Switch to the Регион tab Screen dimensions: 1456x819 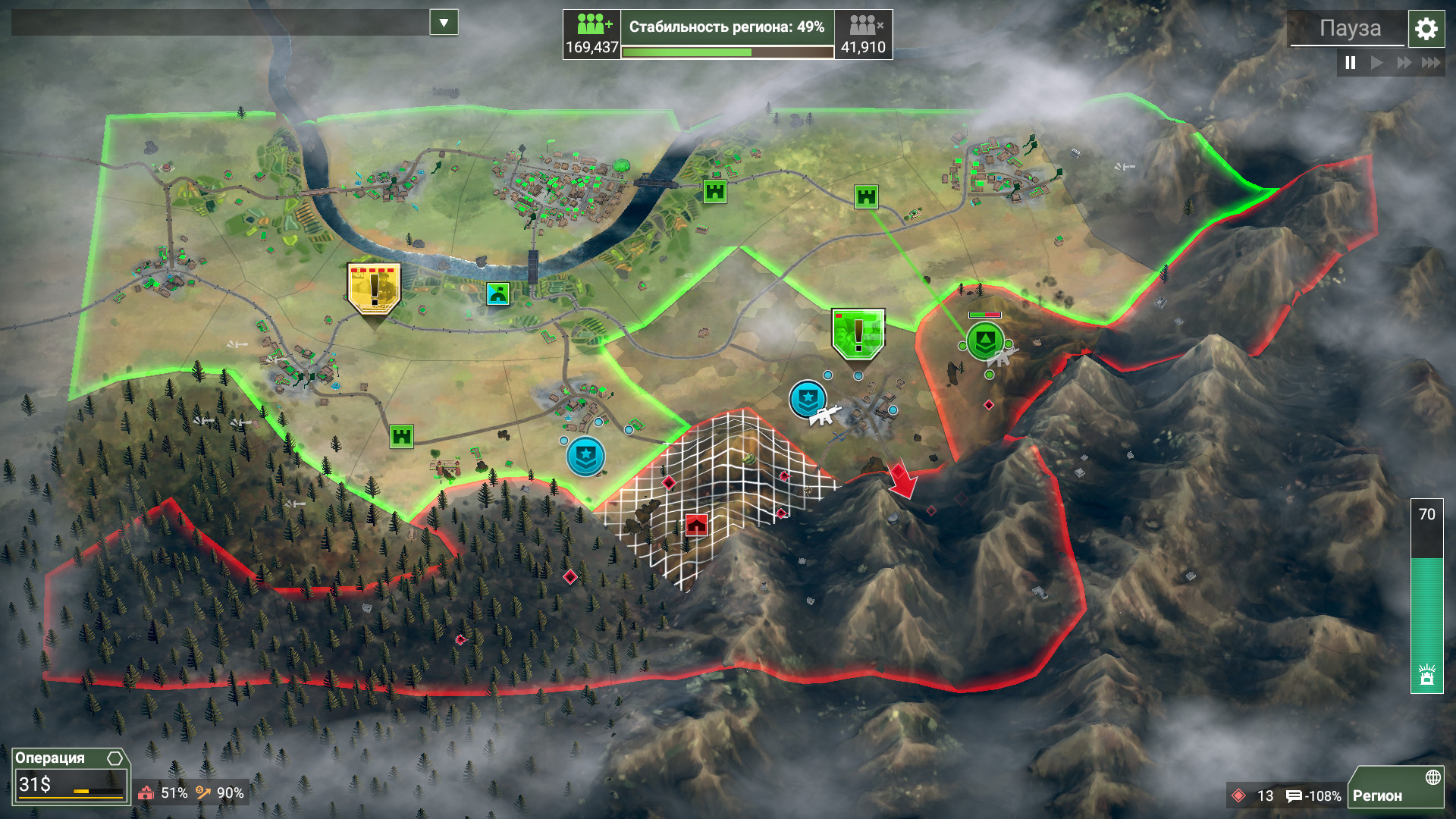[1378, 796]
